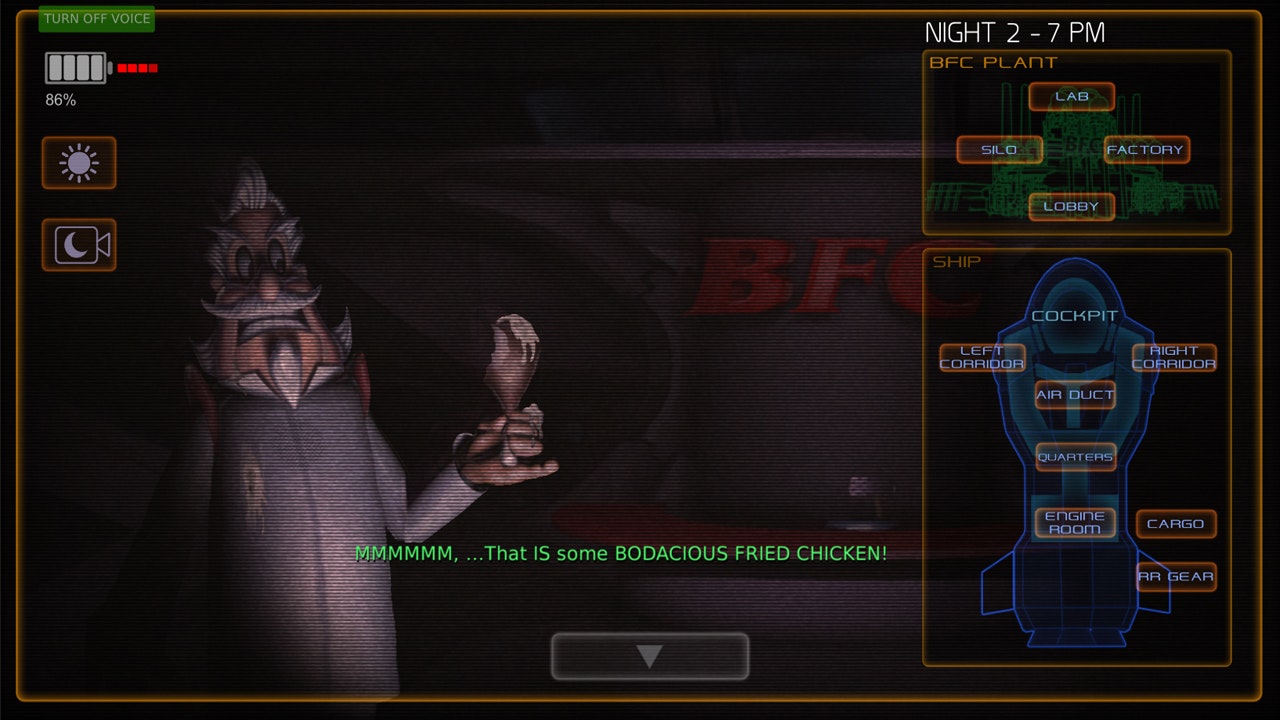Click the red power usage pips

(137, 68)
